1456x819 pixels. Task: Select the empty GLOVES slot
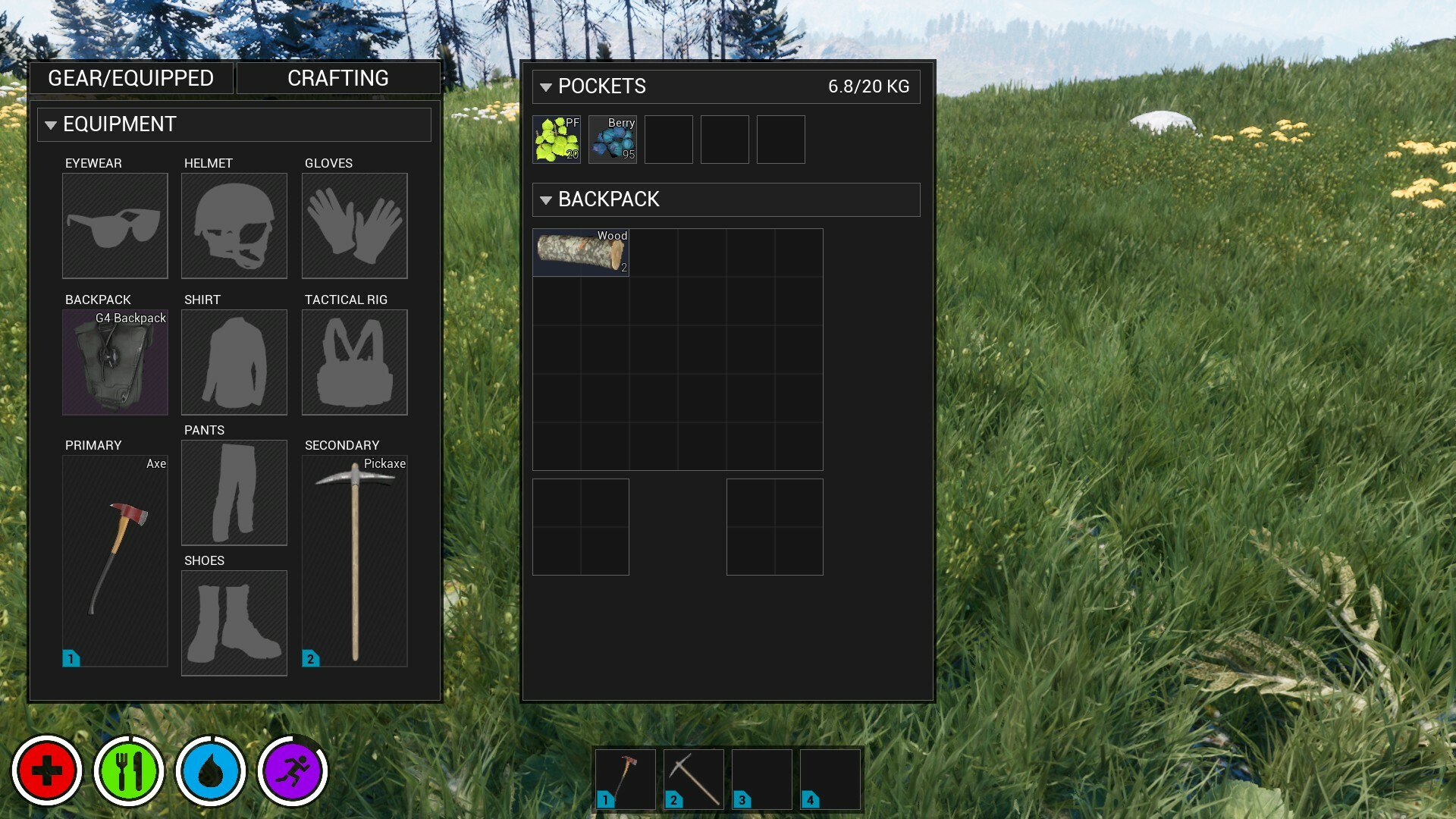[355, 225]
